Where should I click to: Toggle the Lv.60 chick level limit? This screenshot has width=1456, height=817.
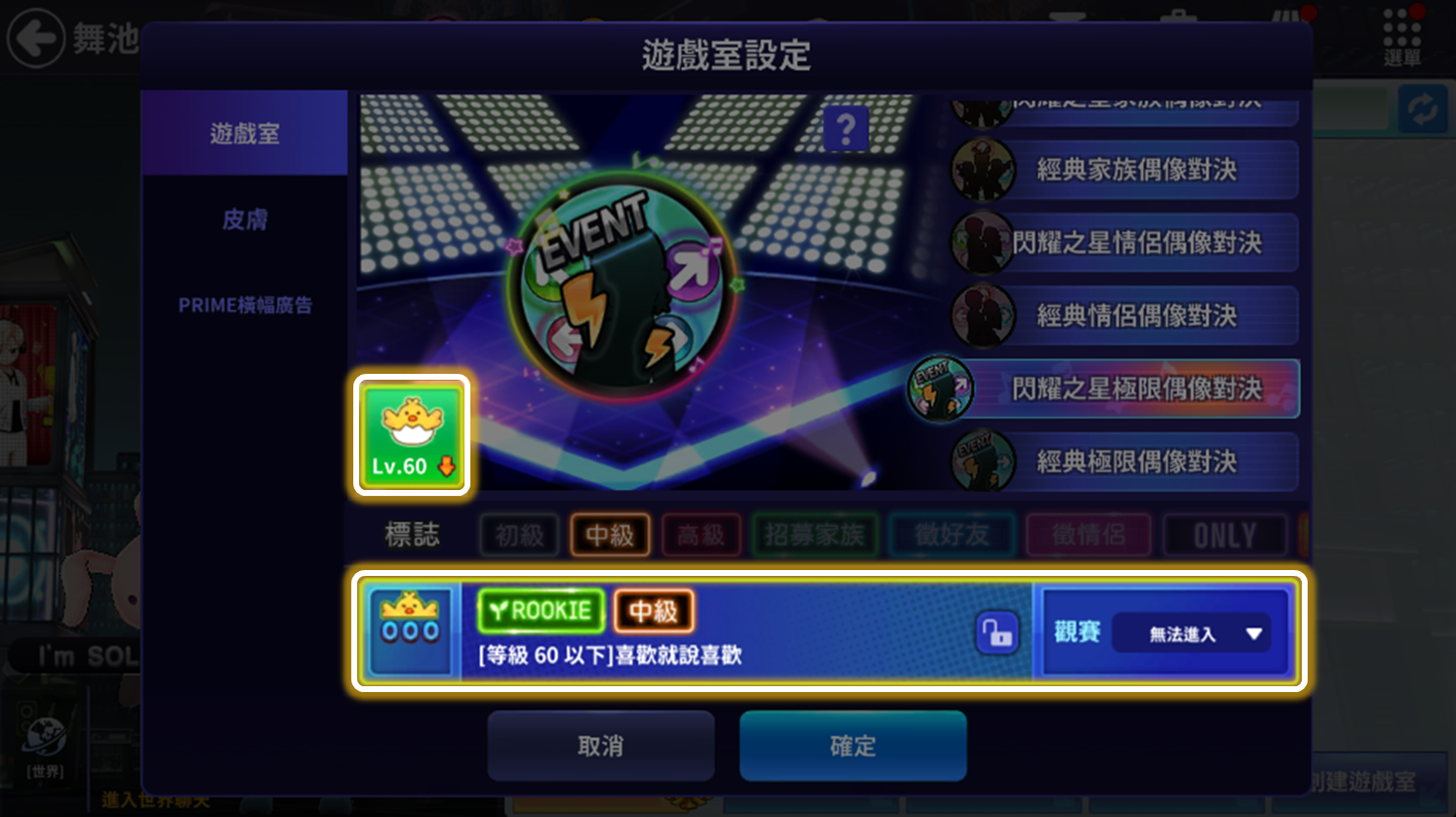(412, 435)
